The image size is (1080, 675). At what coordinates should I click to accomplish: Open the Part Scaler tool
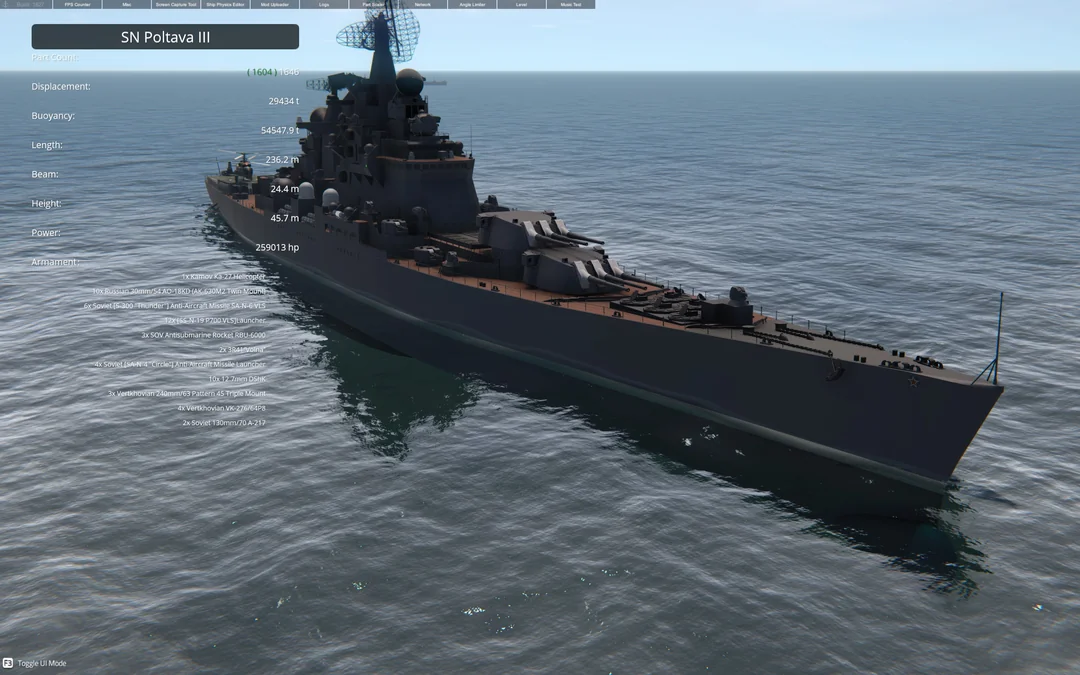pyautogui.click(x=373, y=4)
